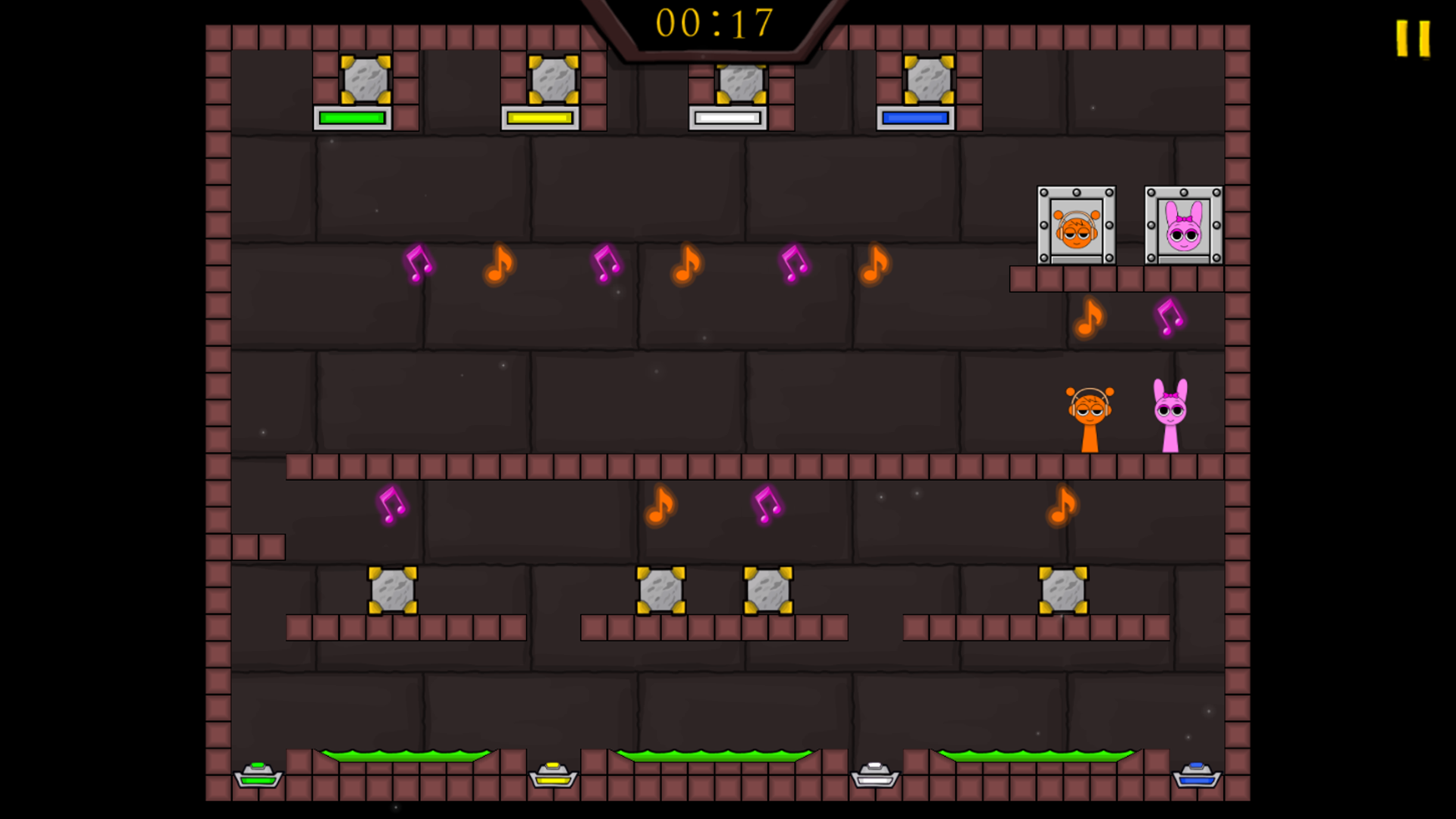The image size is (1456, 819).
Task: Toggle the yellow stone dispenser at top
Action: 552,80
